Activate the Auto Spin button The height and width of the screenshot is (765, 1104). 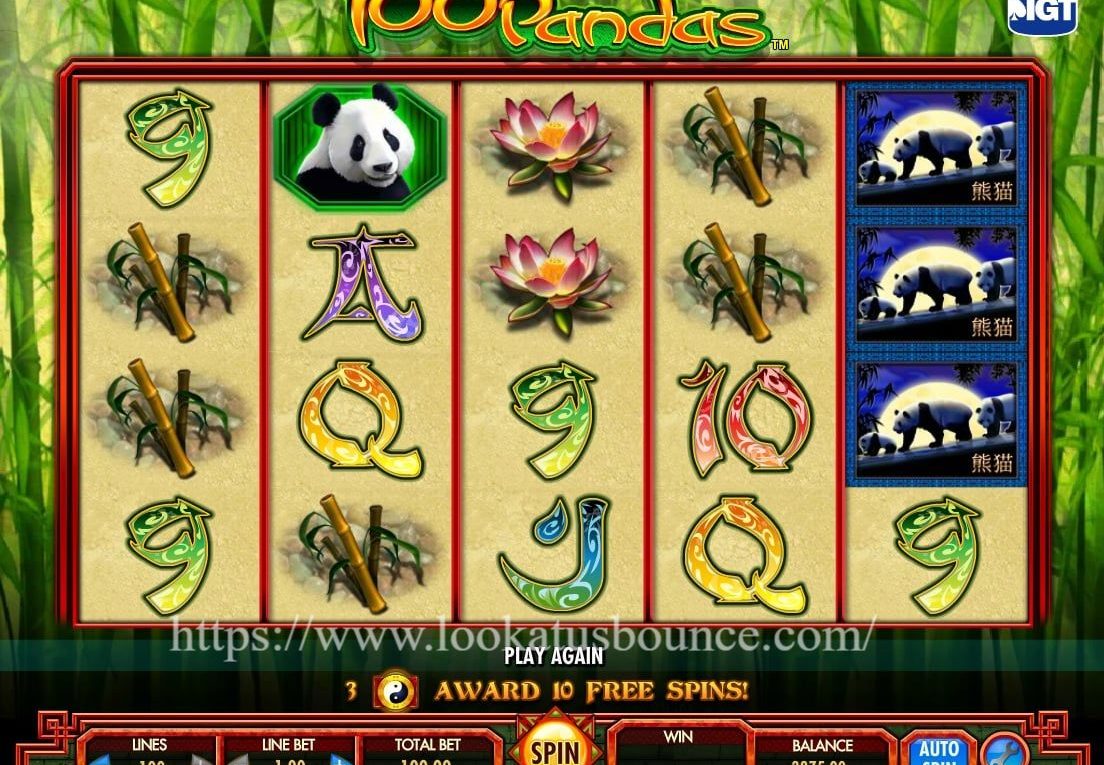937,752
